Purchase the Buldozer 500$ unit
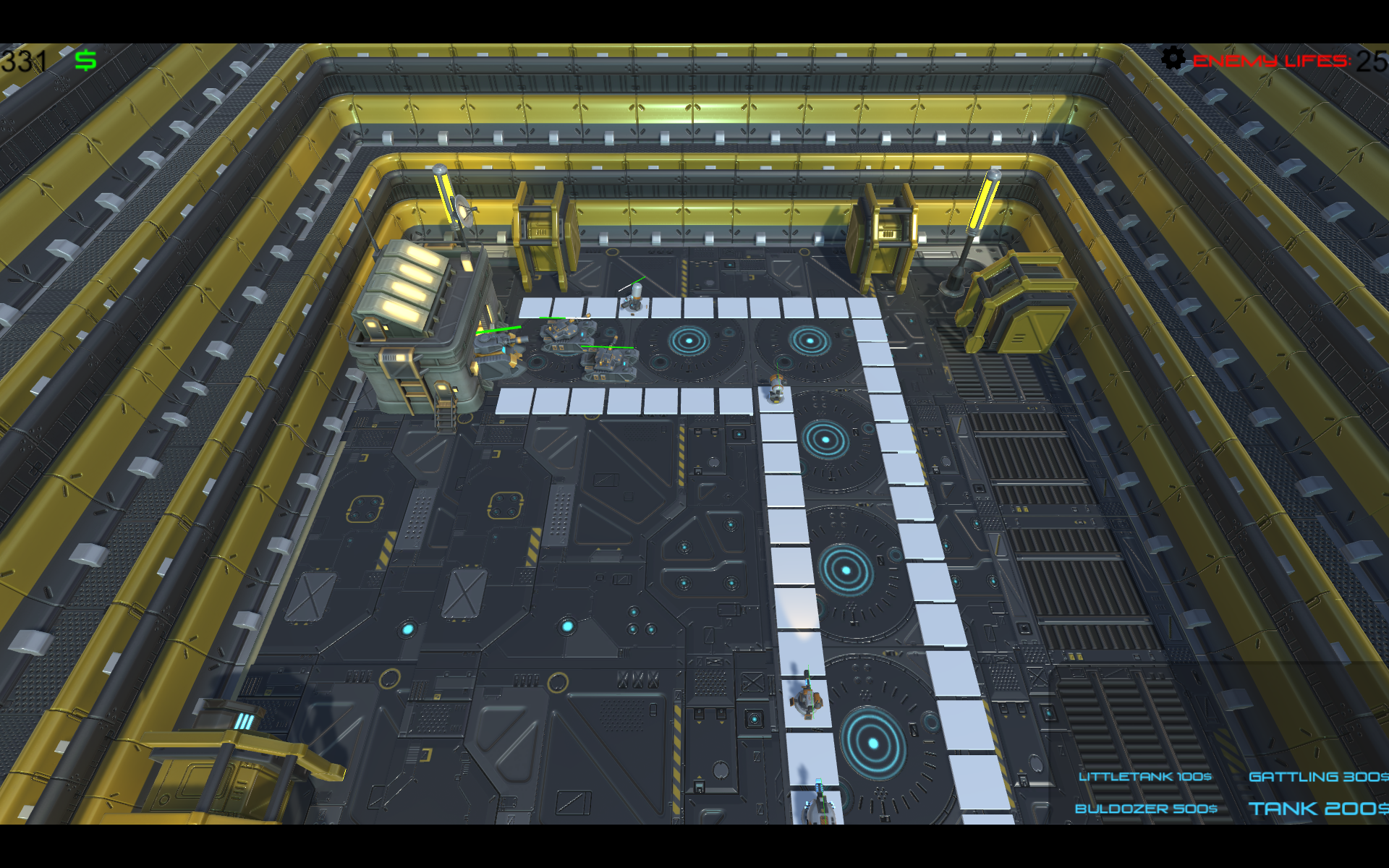The image size is (1389, 868). pyautogui.click(x=1146, y=809)
